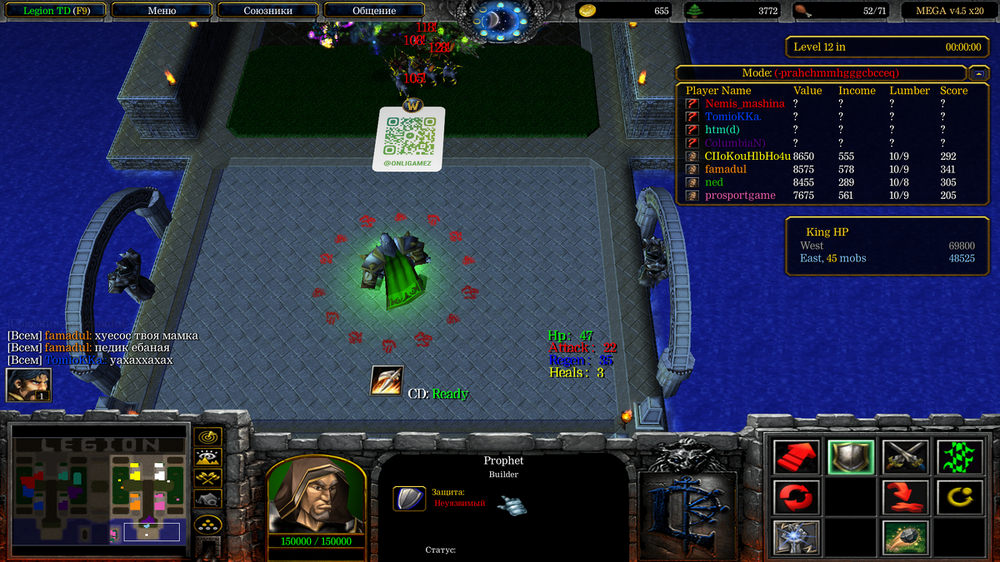Screen dimensions: 1000x562
Task: Click the minimap signal ping button
Action: (x=208, y=437)
